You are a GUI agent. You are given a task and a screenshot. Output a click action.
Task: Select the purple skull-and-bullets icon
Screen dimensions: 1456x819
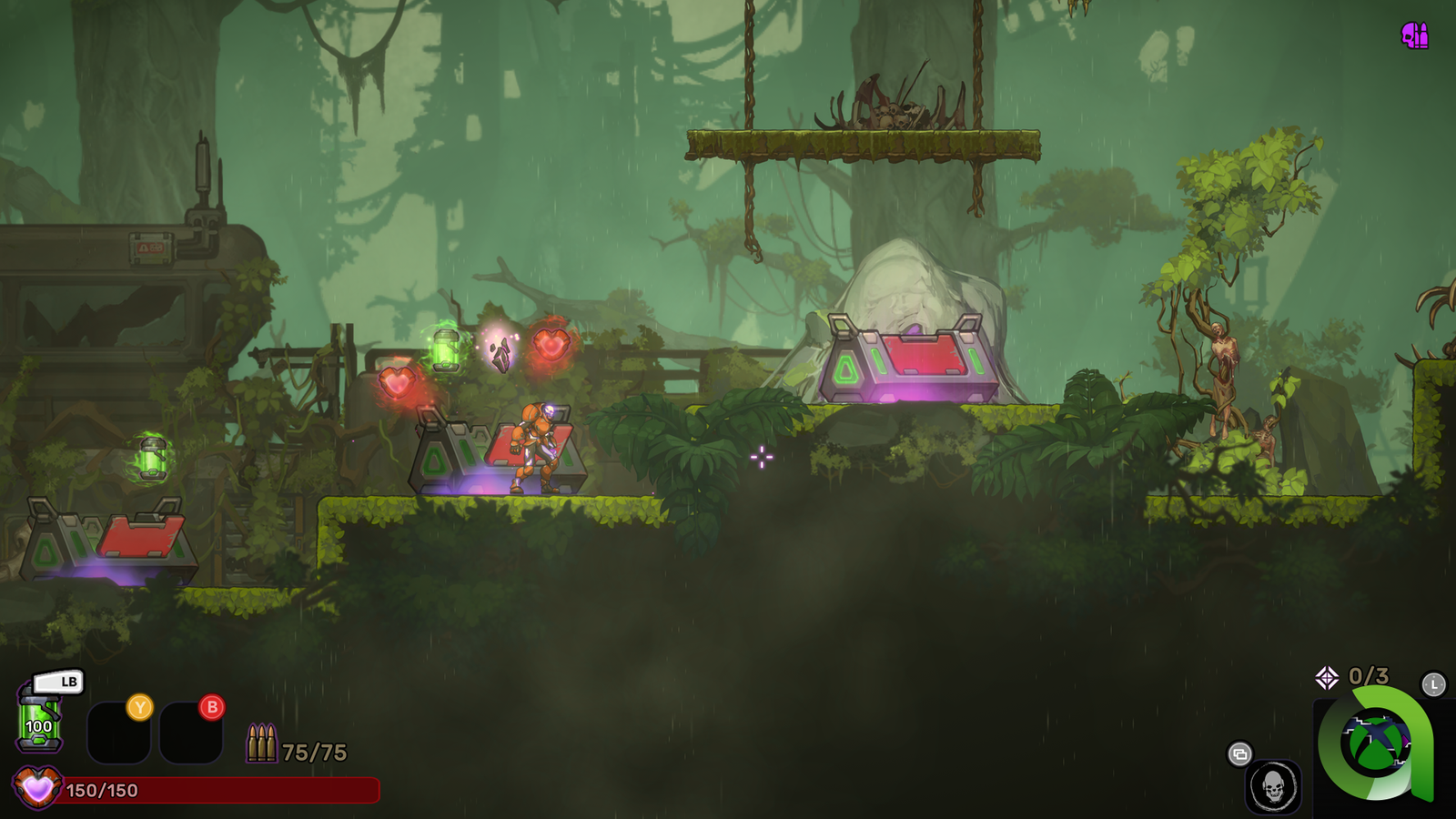click(1415, 36)
